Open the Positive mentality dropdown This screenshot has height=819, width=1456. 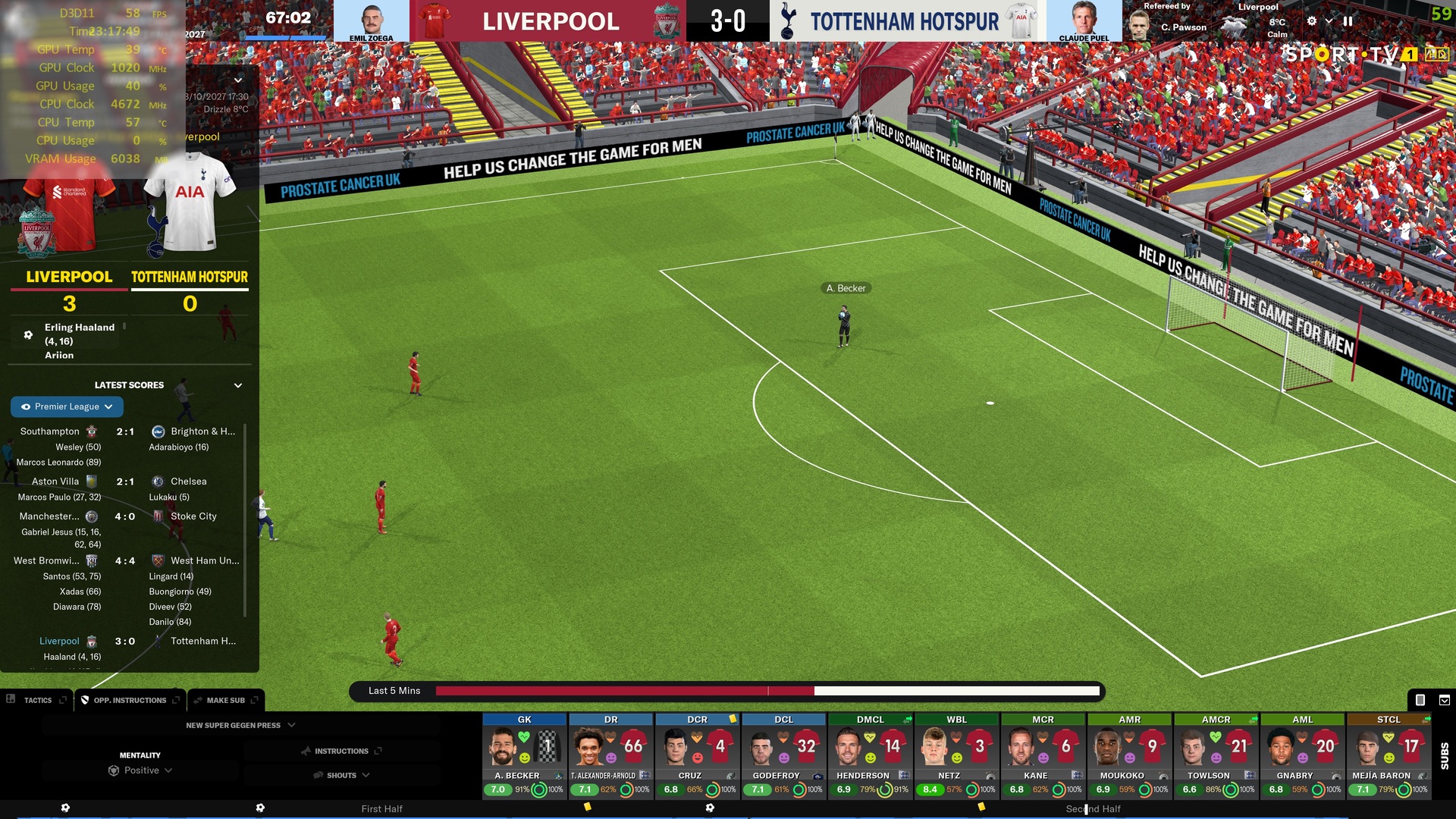(141, 770)
